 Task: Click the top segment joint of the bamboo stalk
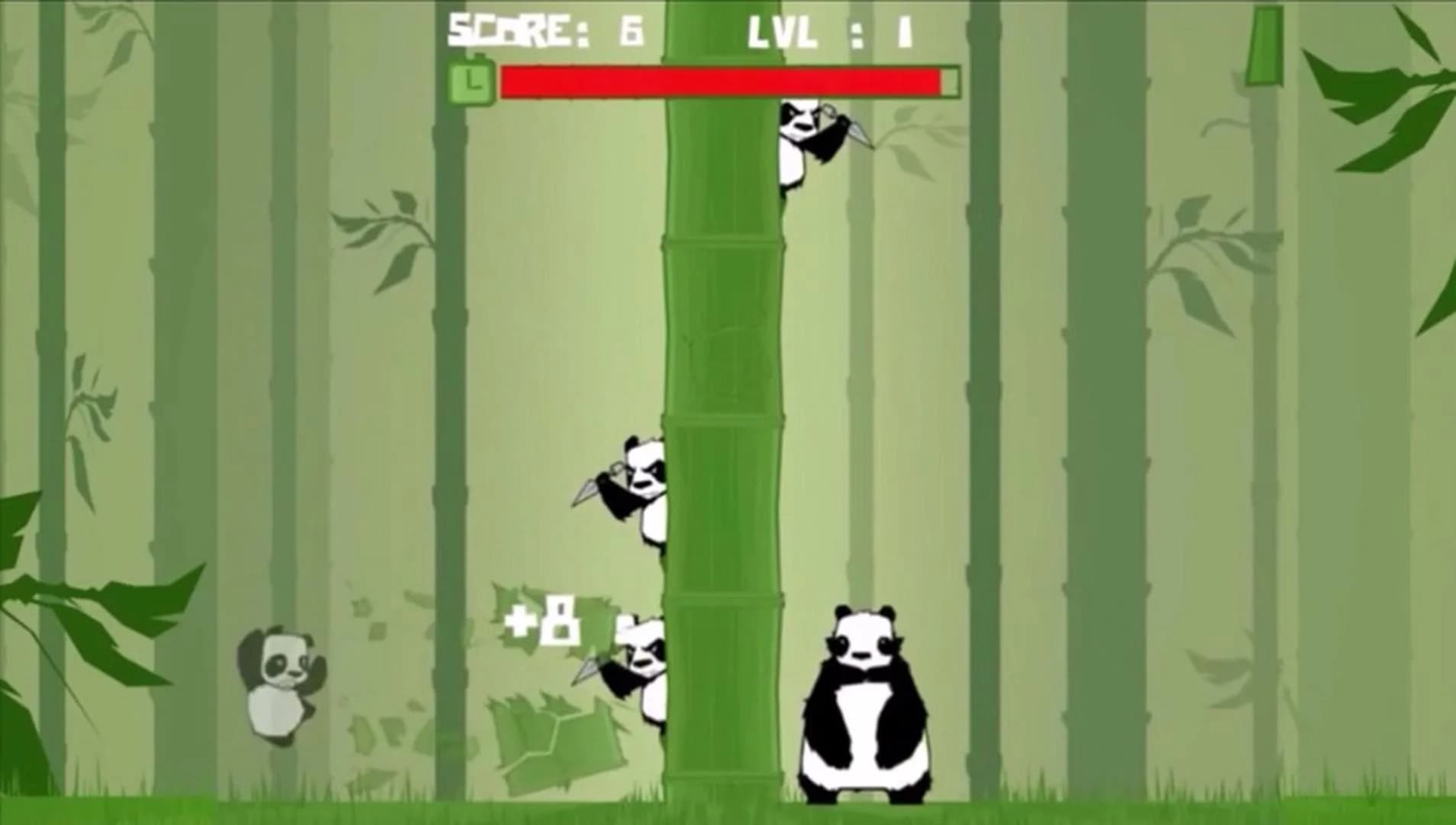pyautogui.click(x=725, y=241)
